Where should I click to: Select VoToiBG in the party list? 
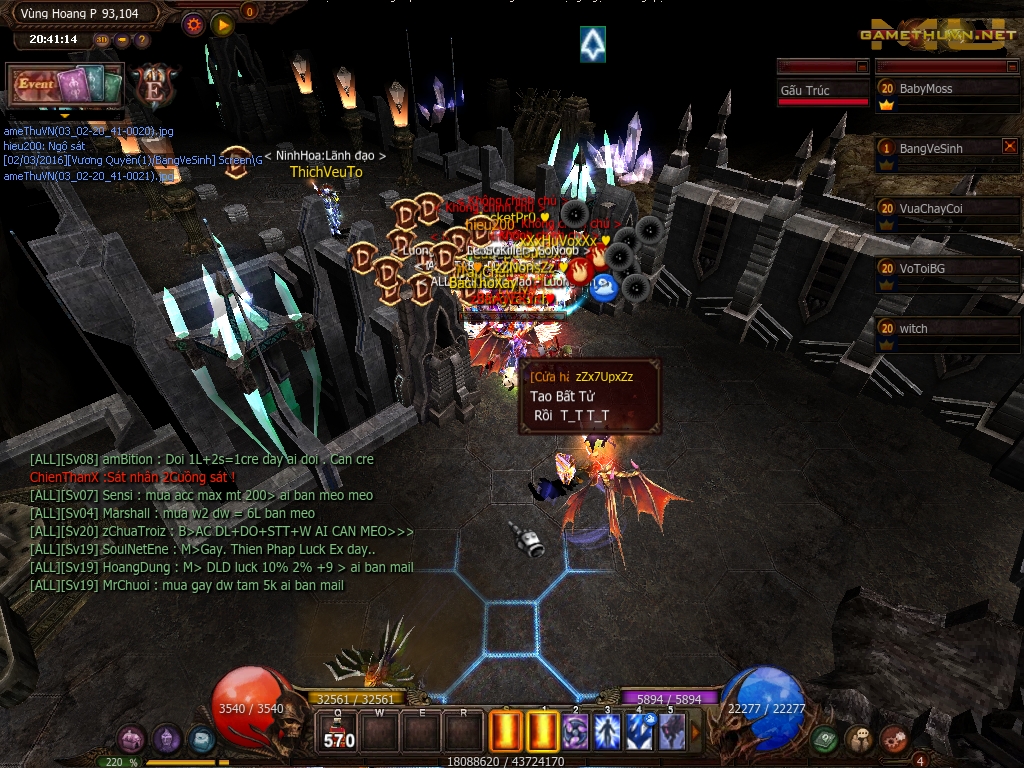click(x=946, y=269)
